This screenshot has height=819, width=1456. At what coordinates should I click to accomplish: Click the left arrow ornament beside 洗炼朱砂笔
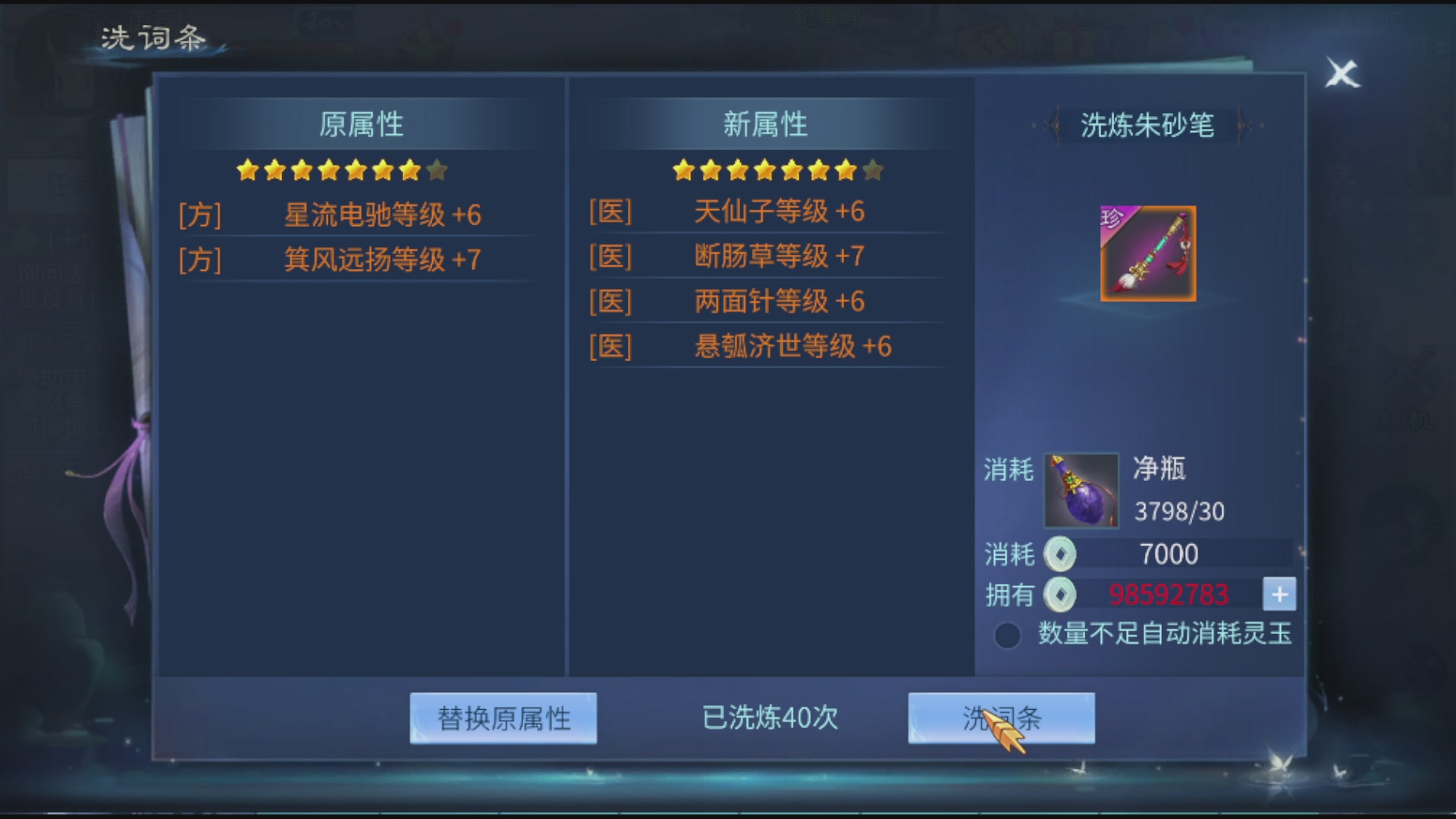tap(1053, 126)
